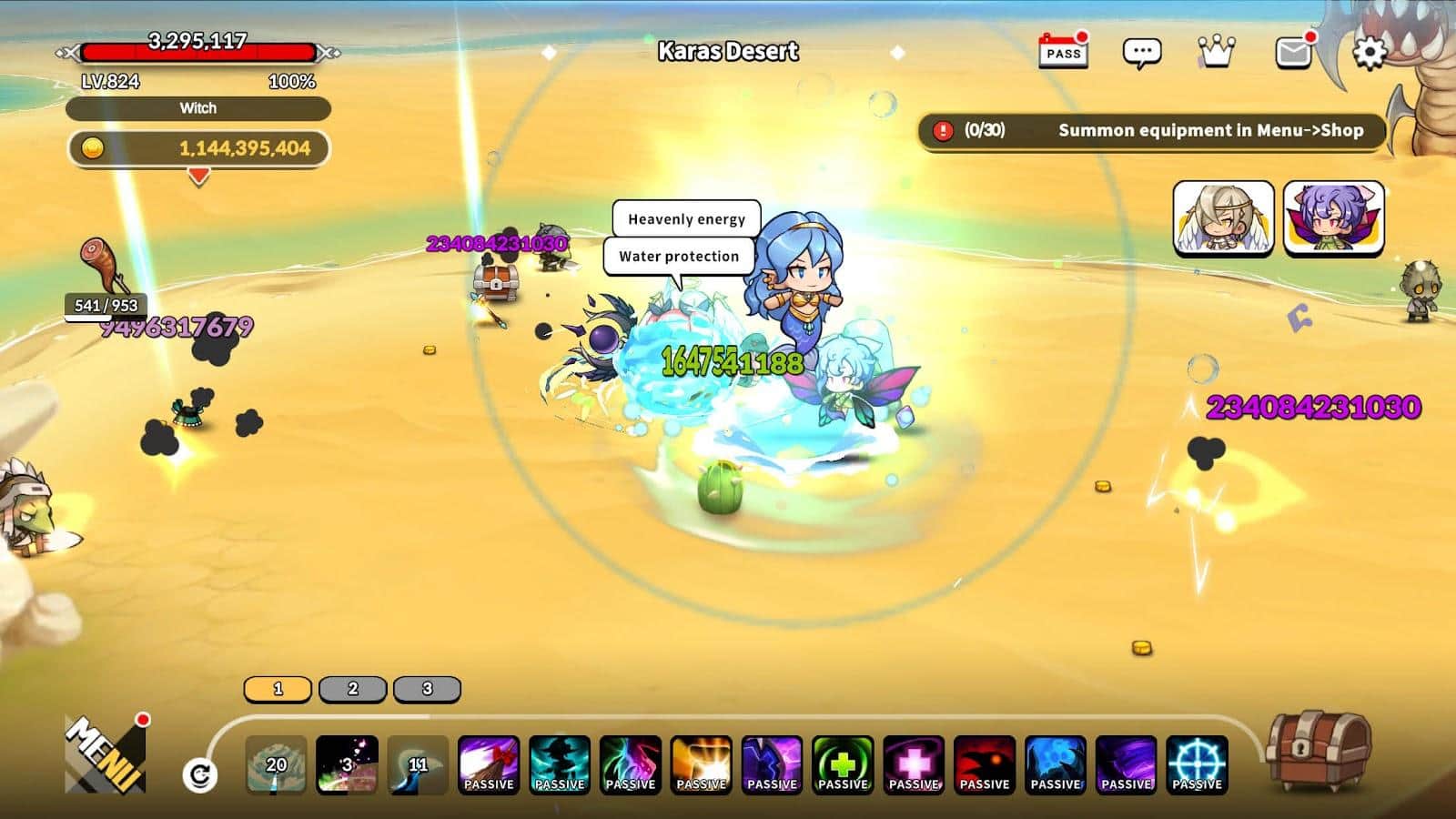Click the green plus passive skill

[x=843, y=765]
